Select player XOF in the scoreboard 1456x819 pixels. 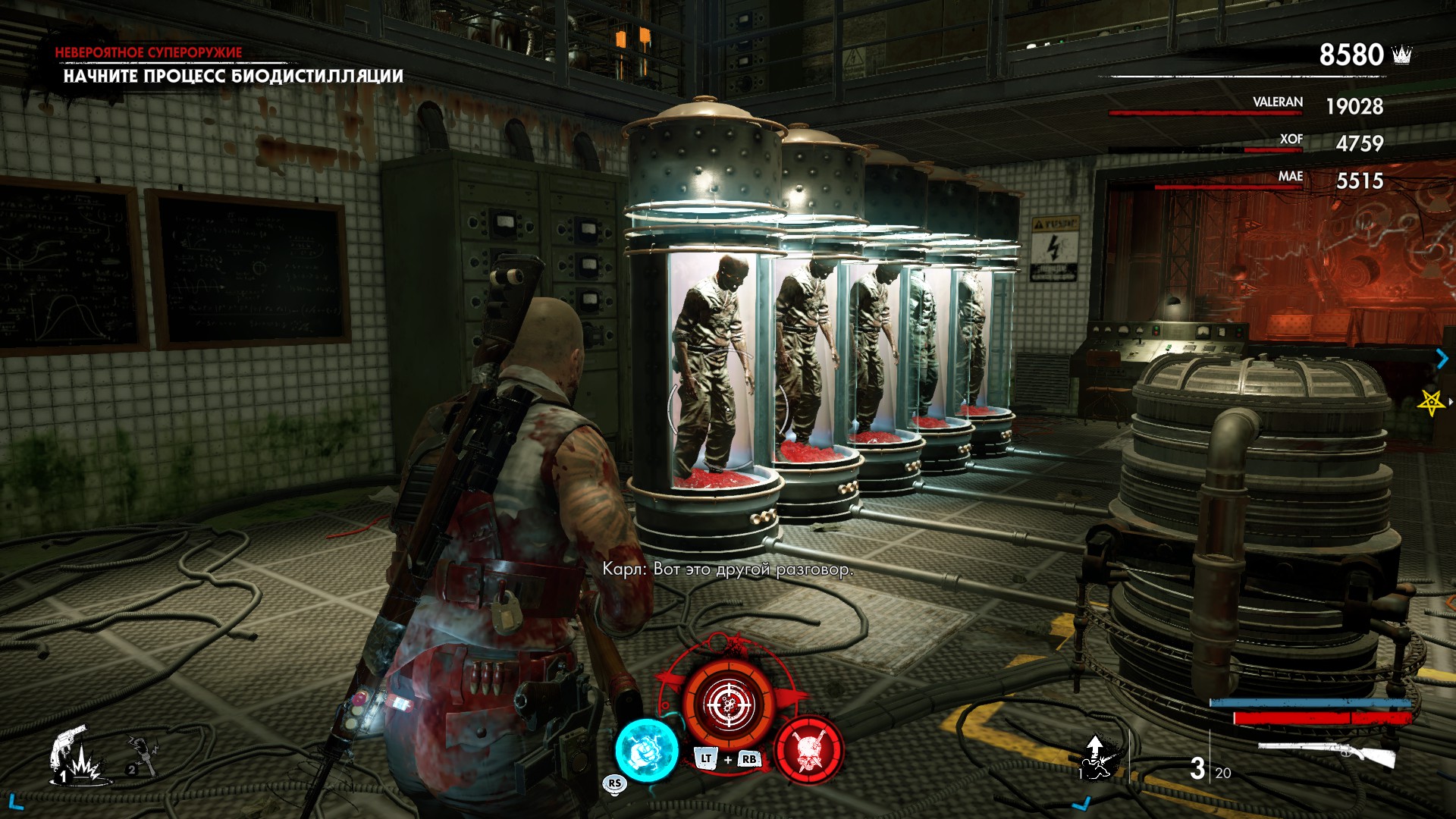point(1291,140)
